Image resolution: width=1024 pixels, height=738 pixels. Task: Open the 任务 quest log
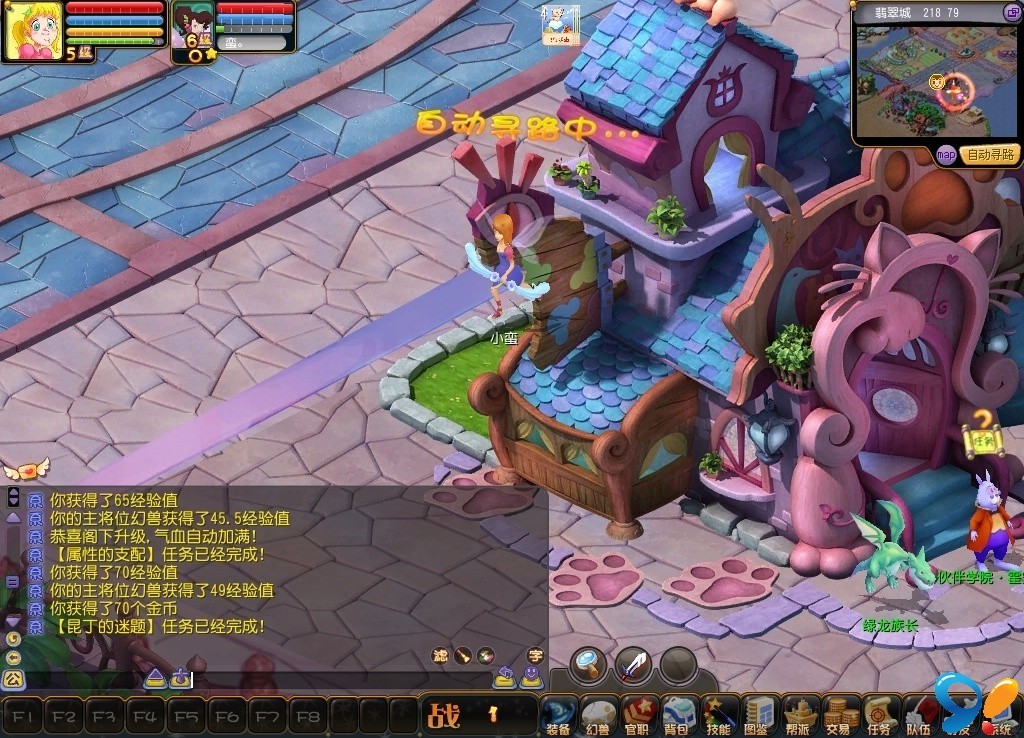point(879,714)
